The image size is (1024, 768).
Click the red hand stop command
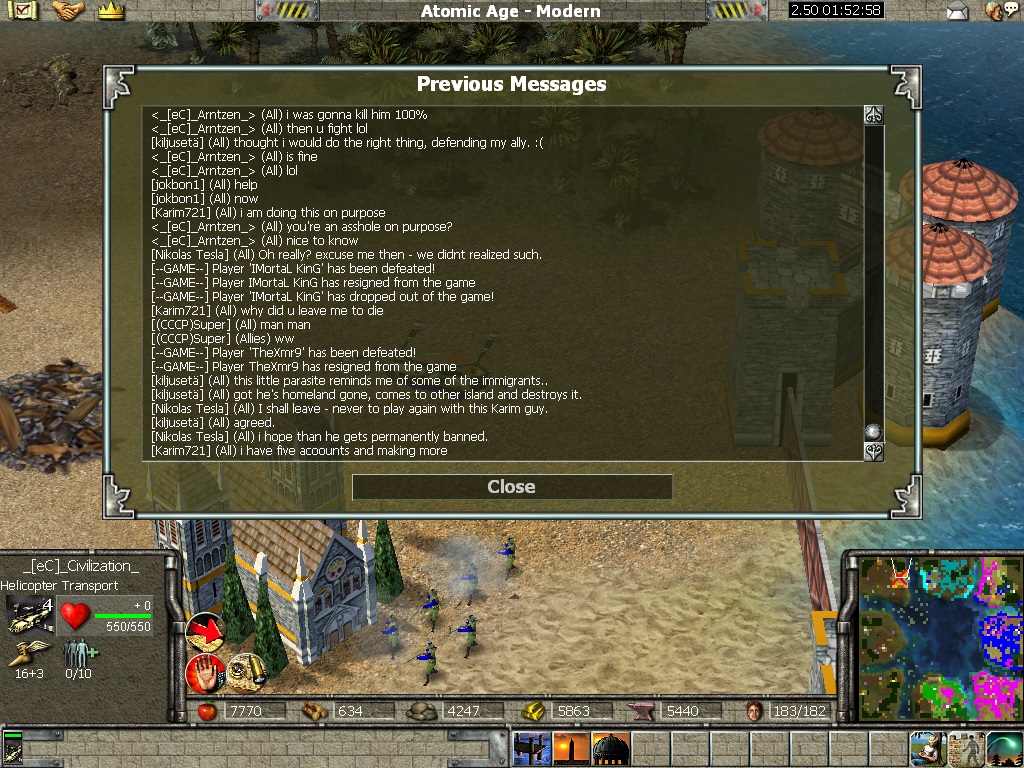click(204, 671)
